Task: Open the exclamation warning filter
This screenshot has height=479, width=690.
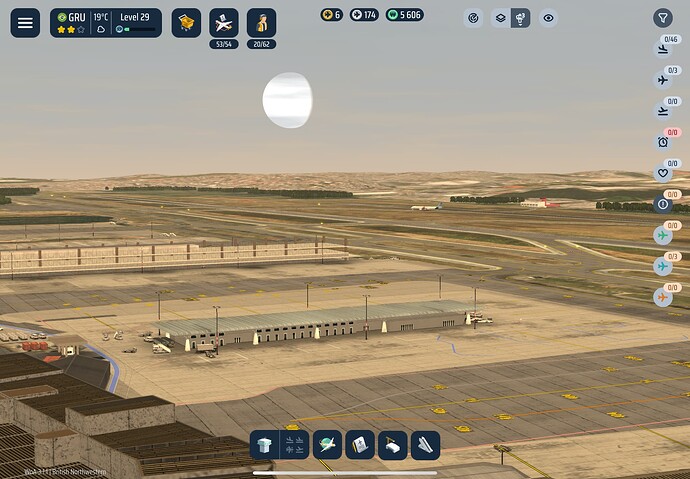Action: coord(663,204)
